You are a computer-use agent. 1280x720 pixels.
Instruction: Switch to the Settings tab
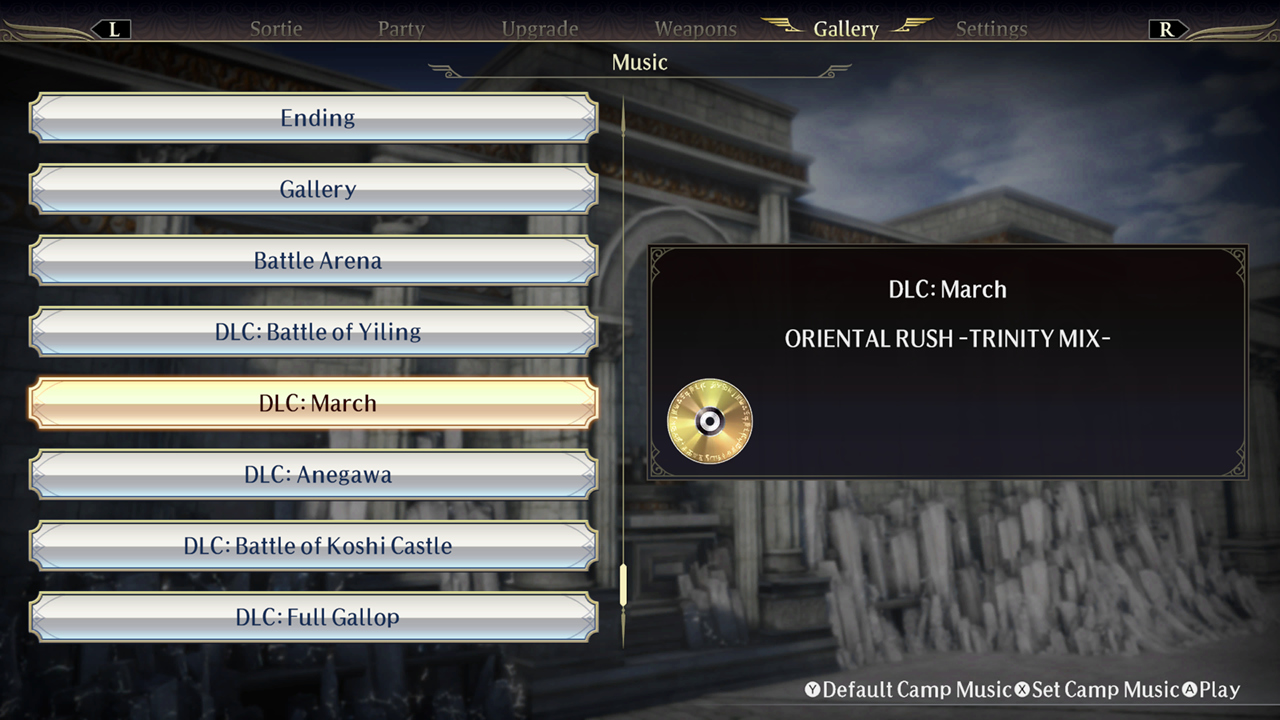[x=991, y=28]
